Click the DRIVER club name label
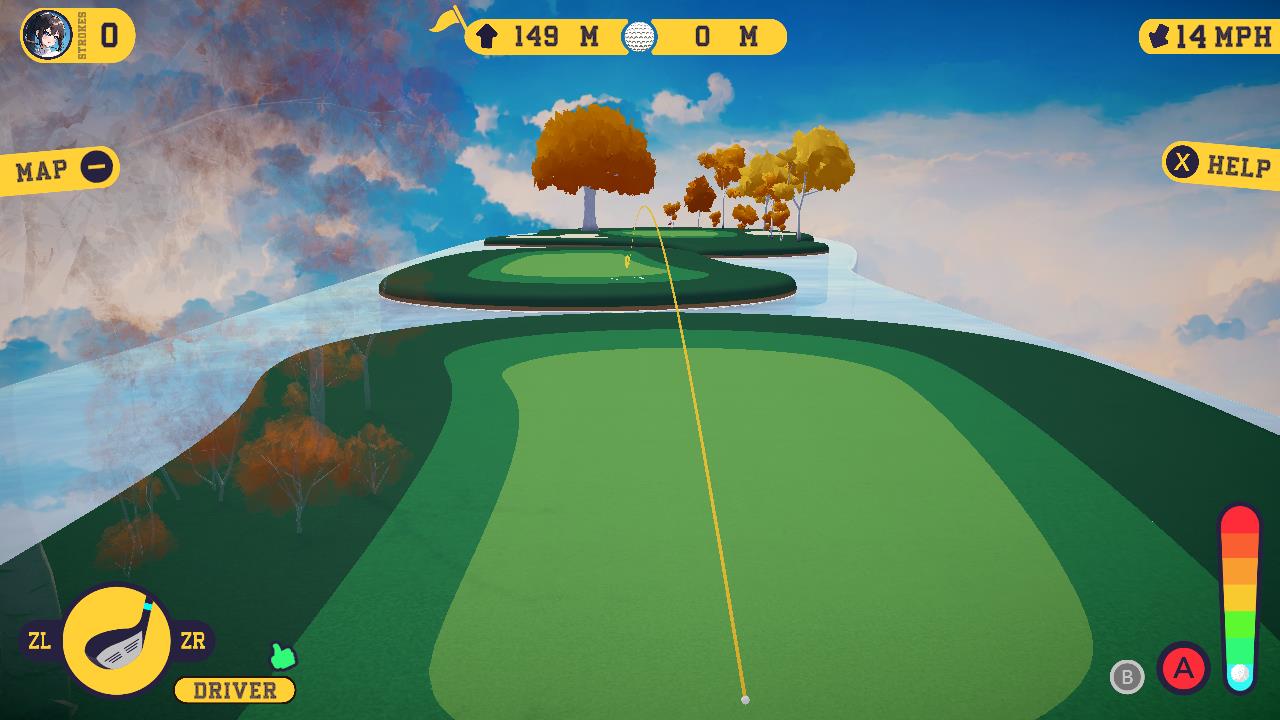Viewport: 1280px width, 720px height. click(232, 690)
